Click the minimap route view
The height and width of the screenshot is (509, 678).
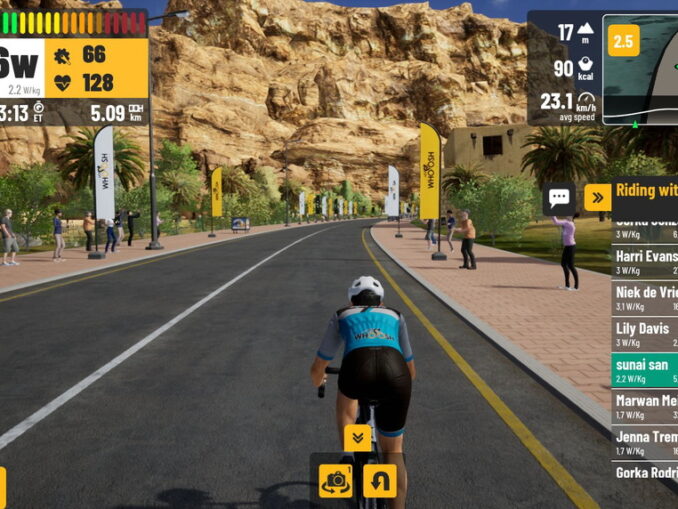pyautogui.click(x=645, y=82)
